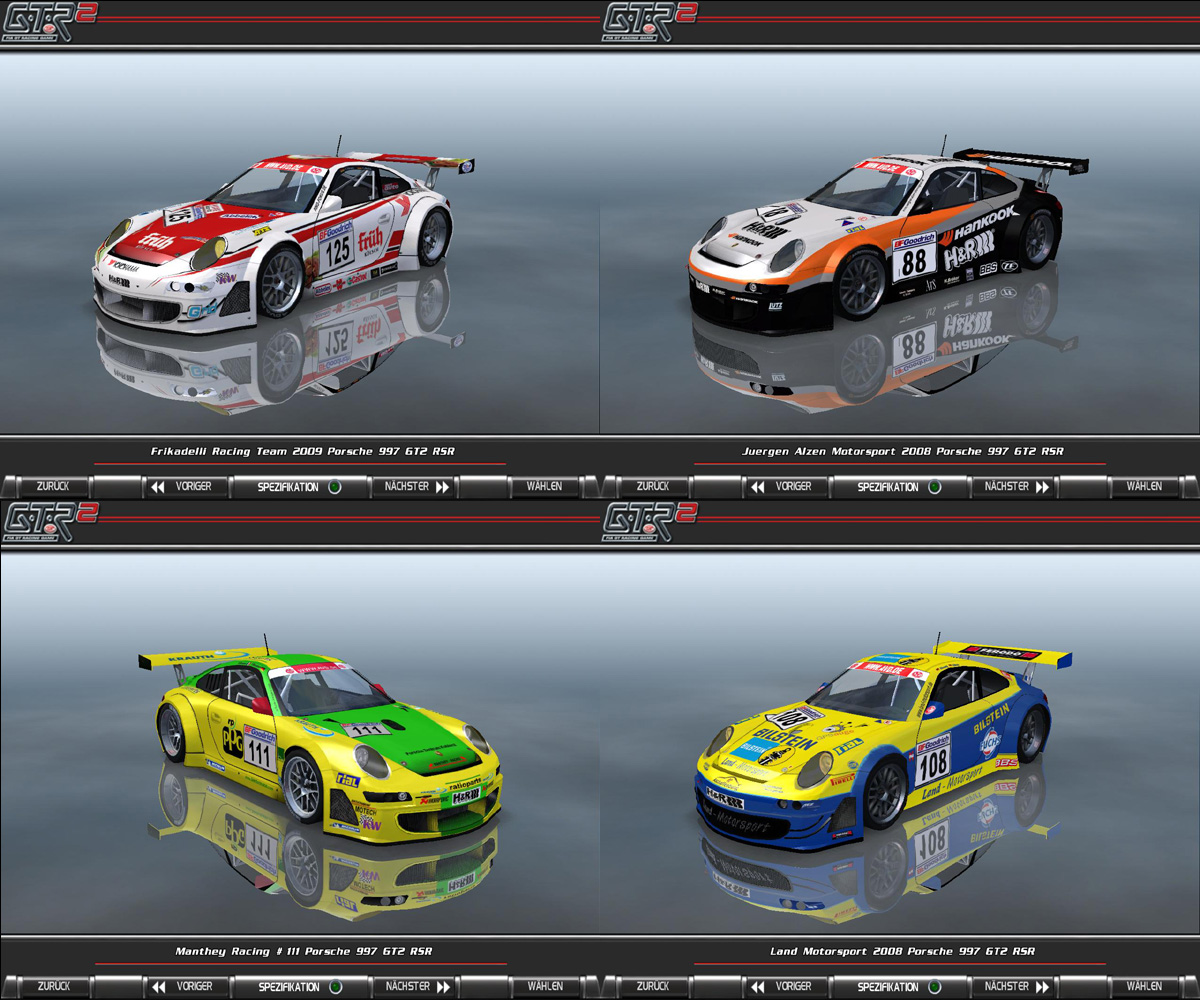Go to VORIGER car from Frikadelli Racing
The height and width of the screenshot is (1000, 1200).
click(183, 487)
